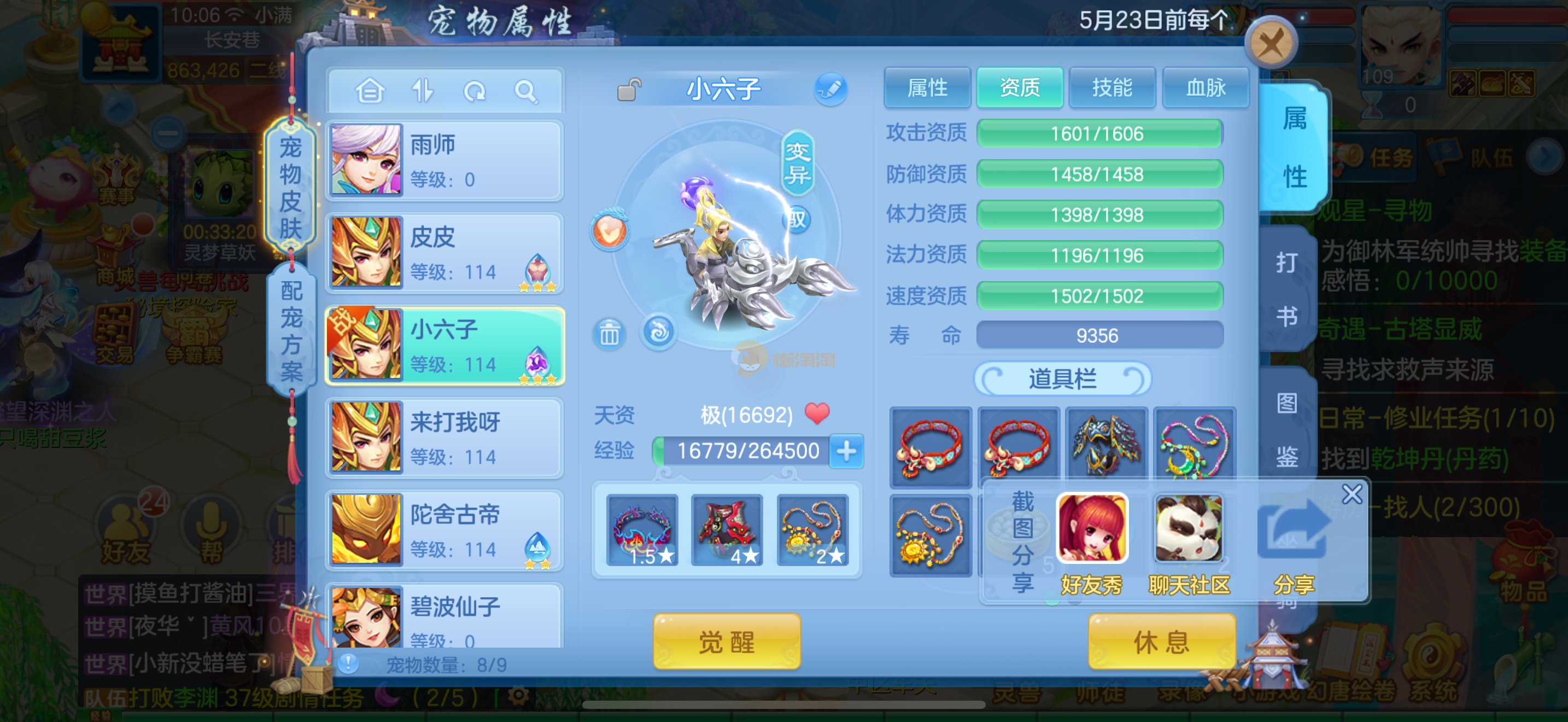This screenshot has height=722, width=1568.
Task: Open the 打书 side tab
Action: (x=1287, y=289)
